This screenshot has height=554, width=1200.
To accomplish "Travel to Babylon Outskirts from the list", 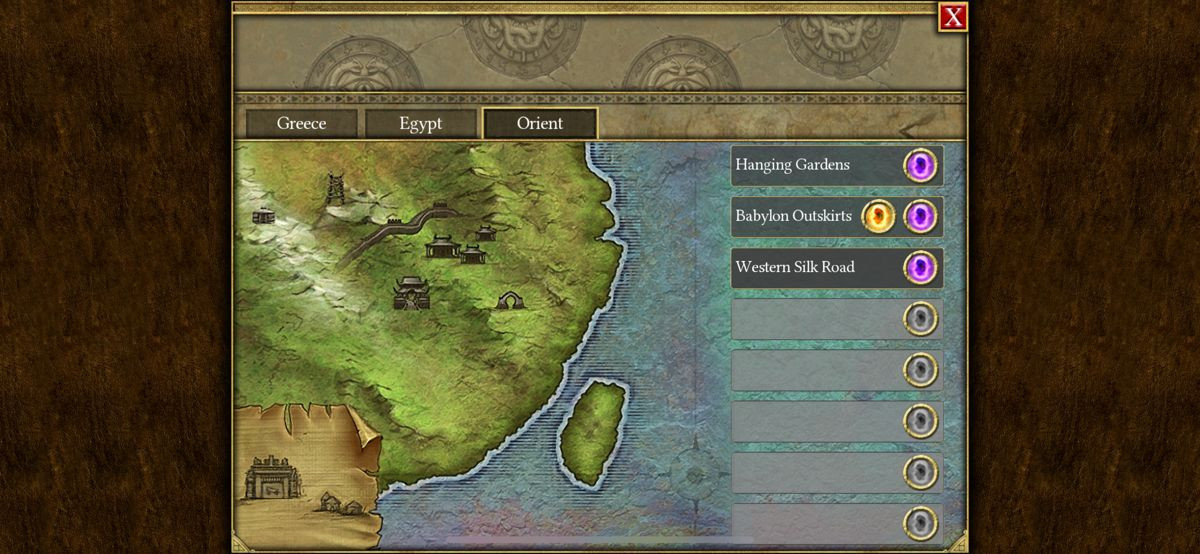I will coord(793,216).
